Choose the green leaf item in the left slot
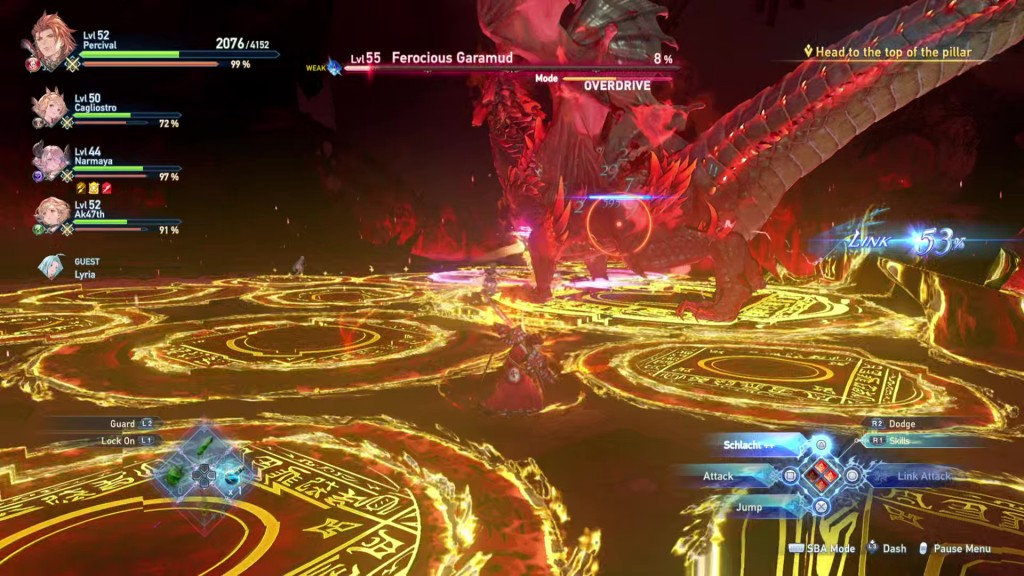 [x=175, y=474]
